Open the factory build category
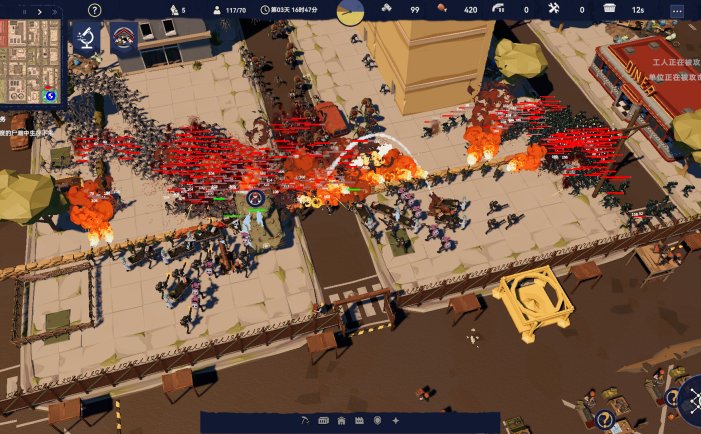 (359, 420)
